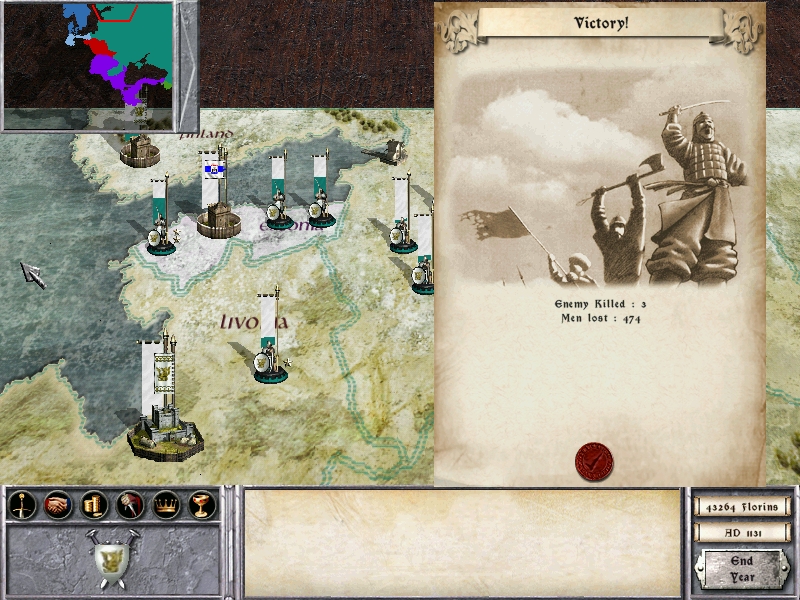Open the golden crown royalty icon

tap(163, 506)
